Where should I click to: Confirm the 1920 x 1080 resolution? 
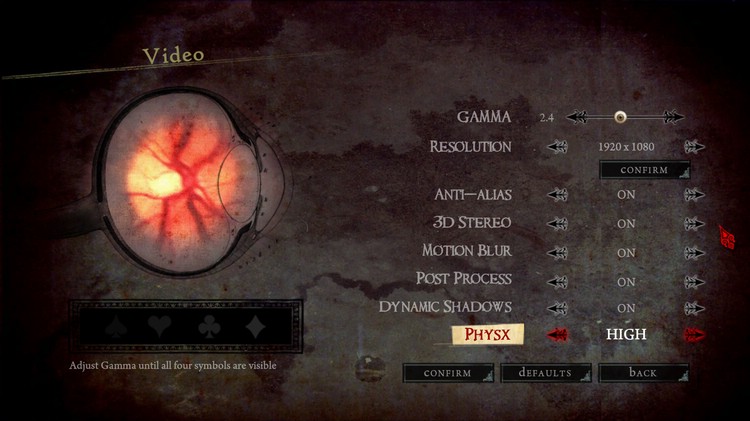(x=644, y=170)
